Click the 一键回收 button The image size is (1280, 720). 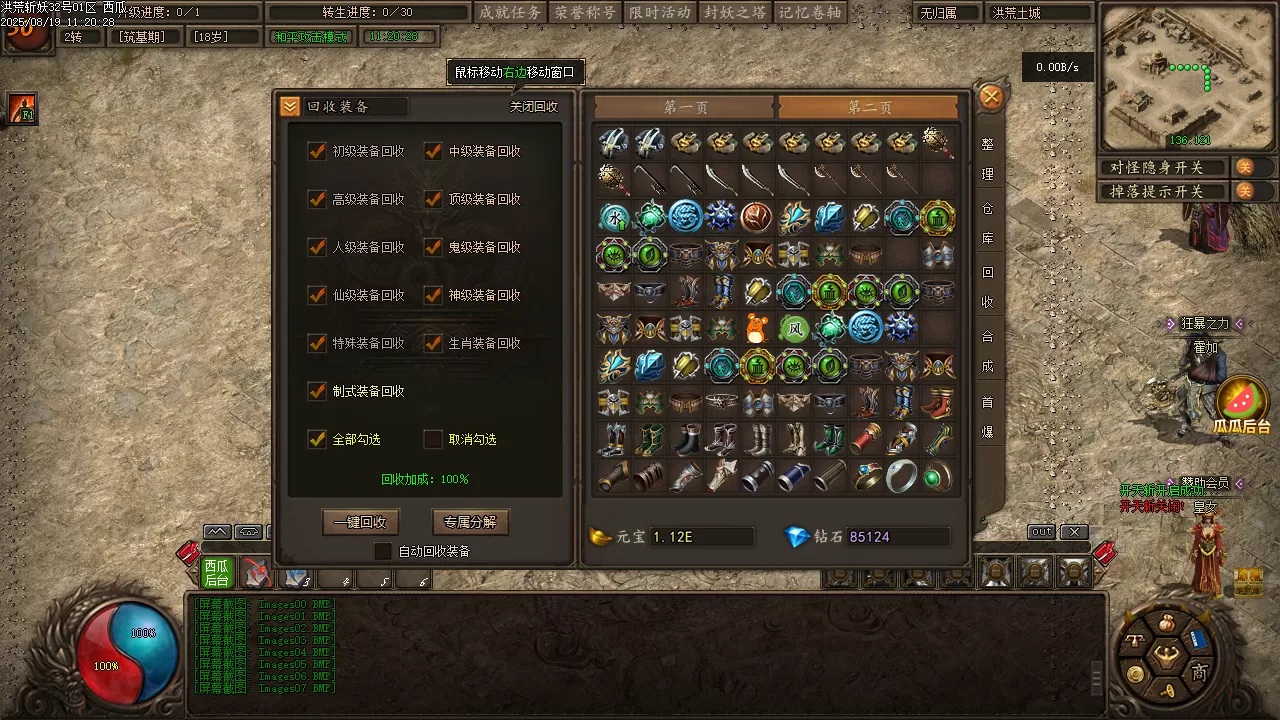click(360, 522)
